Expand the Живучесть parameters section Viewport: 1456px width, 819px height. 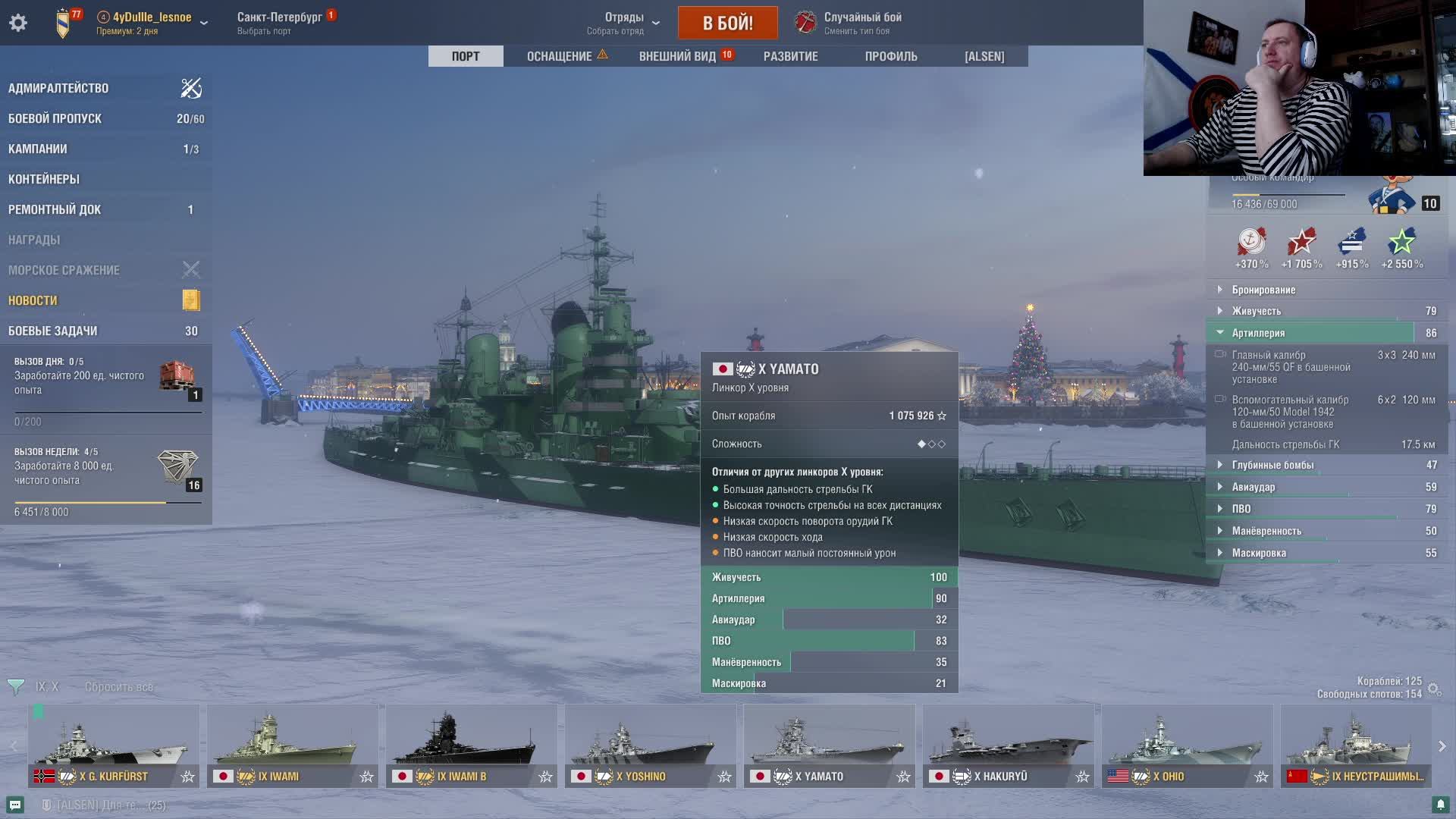(x=1256, y=311)
